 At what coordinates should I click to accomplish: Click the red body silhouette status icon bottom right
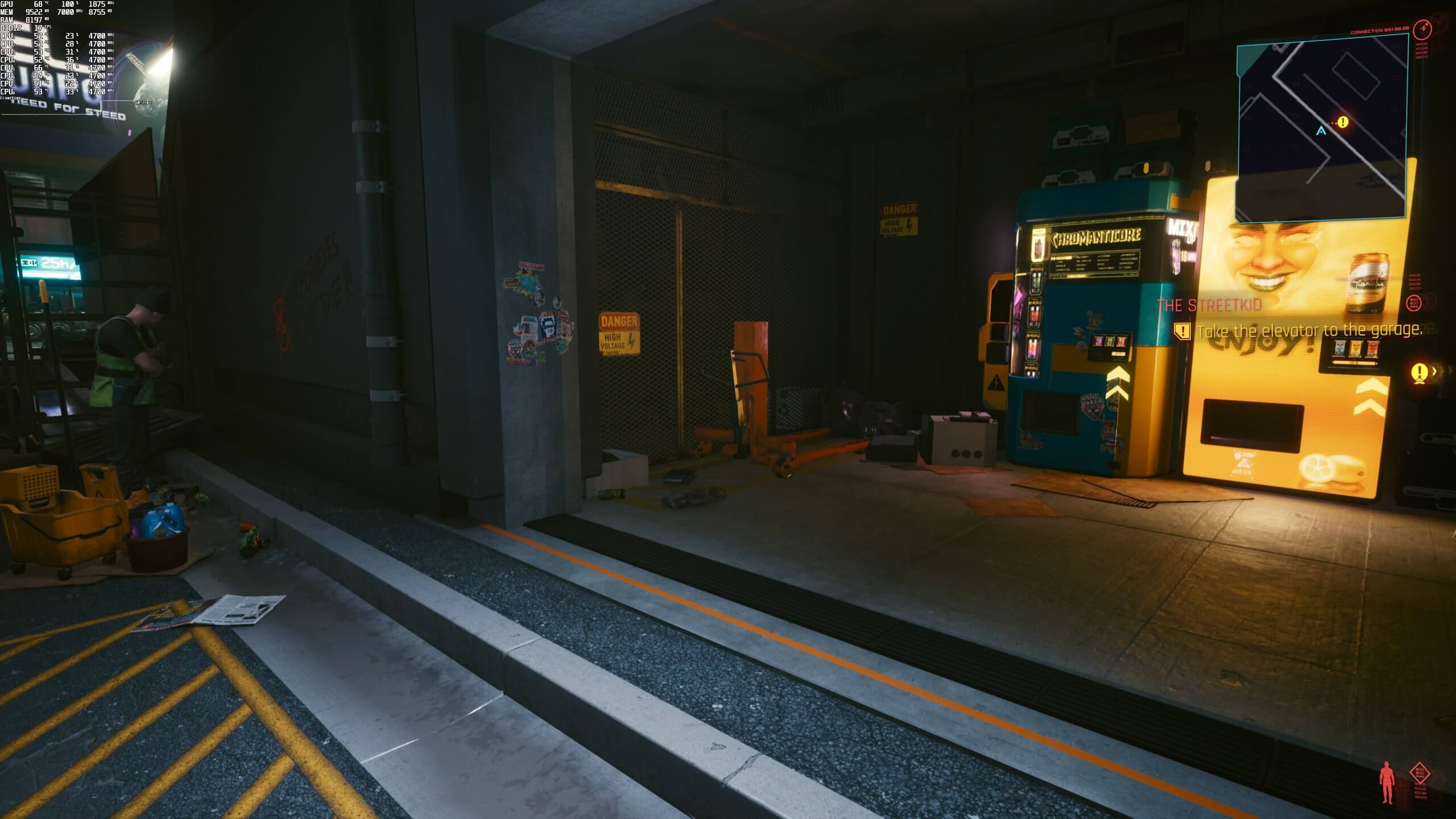click(x=1386, y=782)
